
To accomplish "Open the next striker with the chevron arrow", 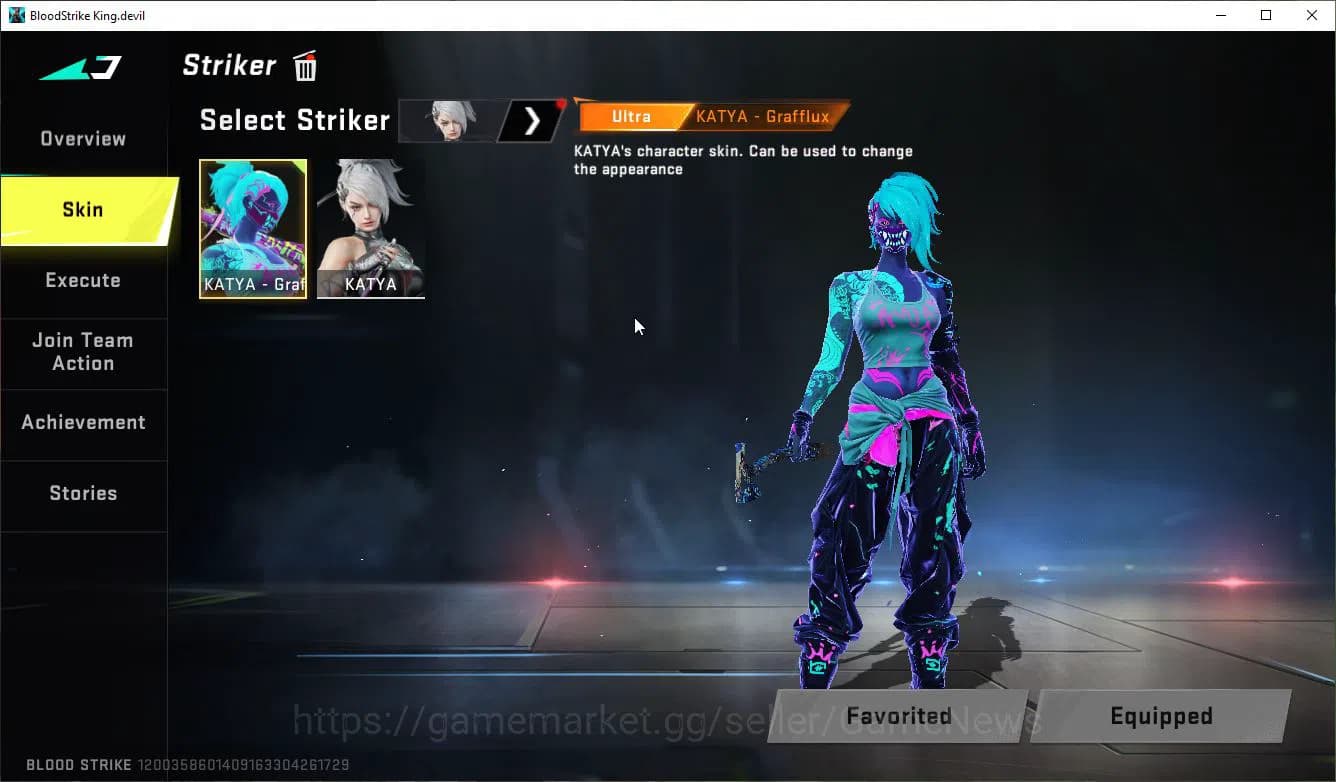I will (530, 120).
